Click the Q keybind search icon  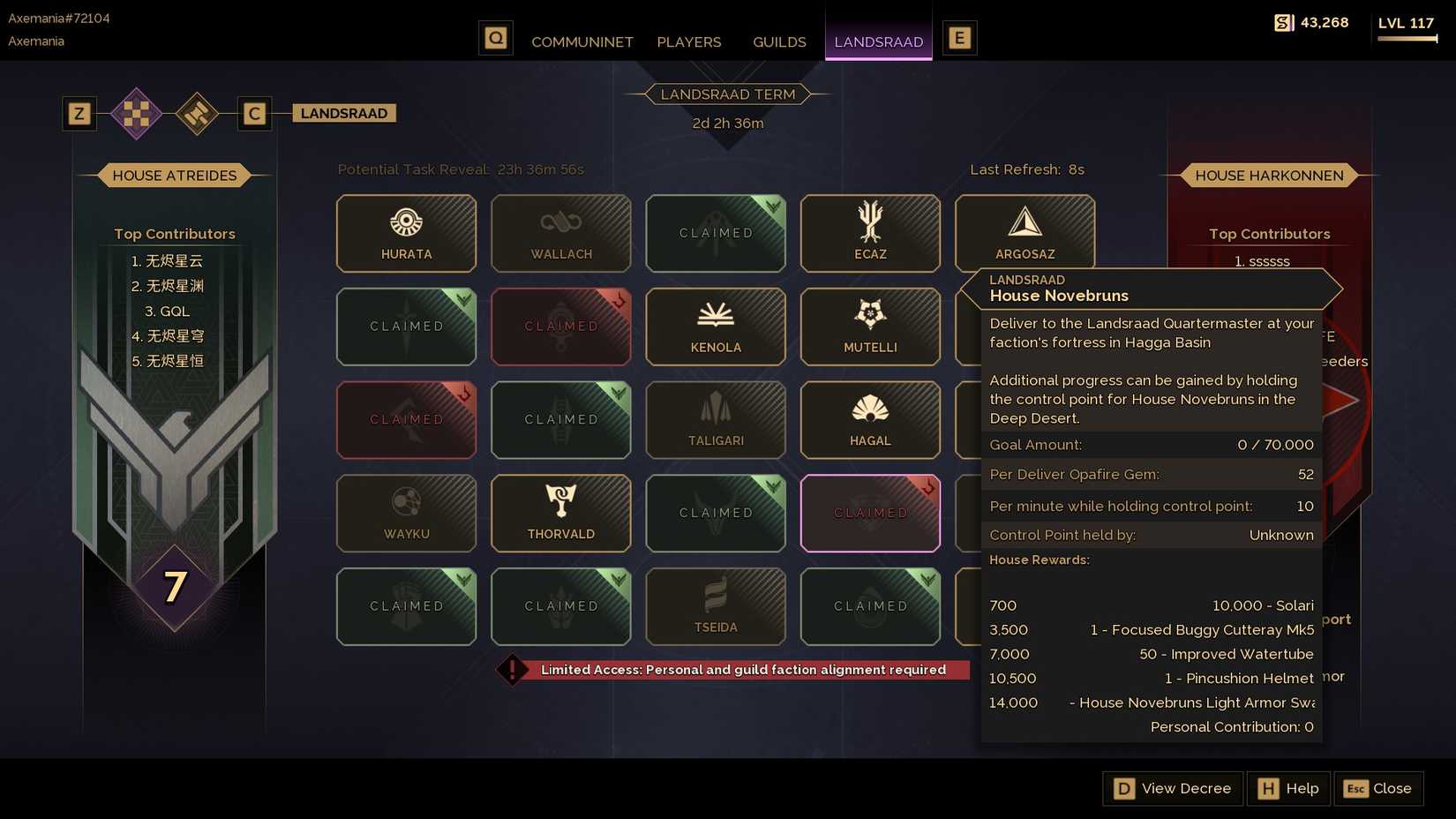tap(495, 38)
